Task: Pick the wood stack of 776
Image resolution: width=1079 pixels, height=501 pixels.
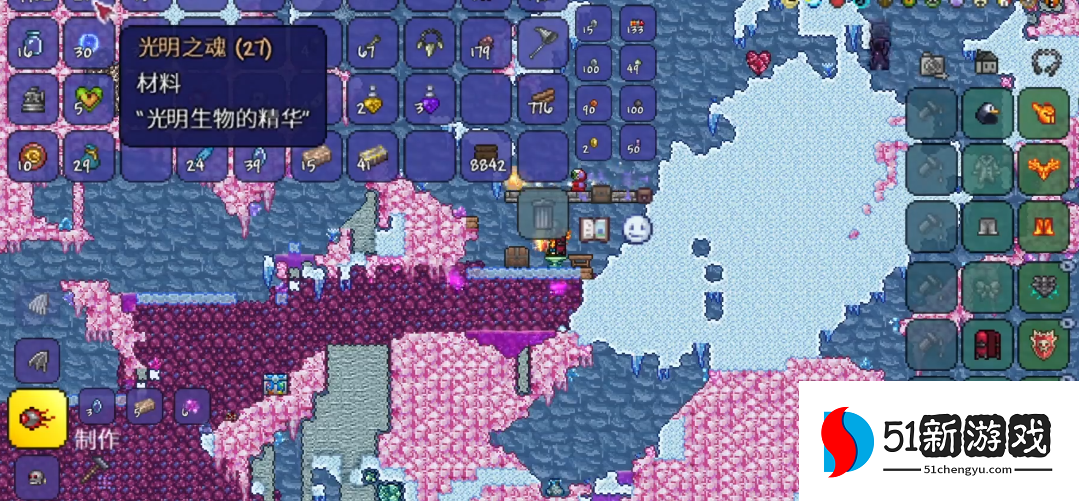Action: click(x=543, y=100)
